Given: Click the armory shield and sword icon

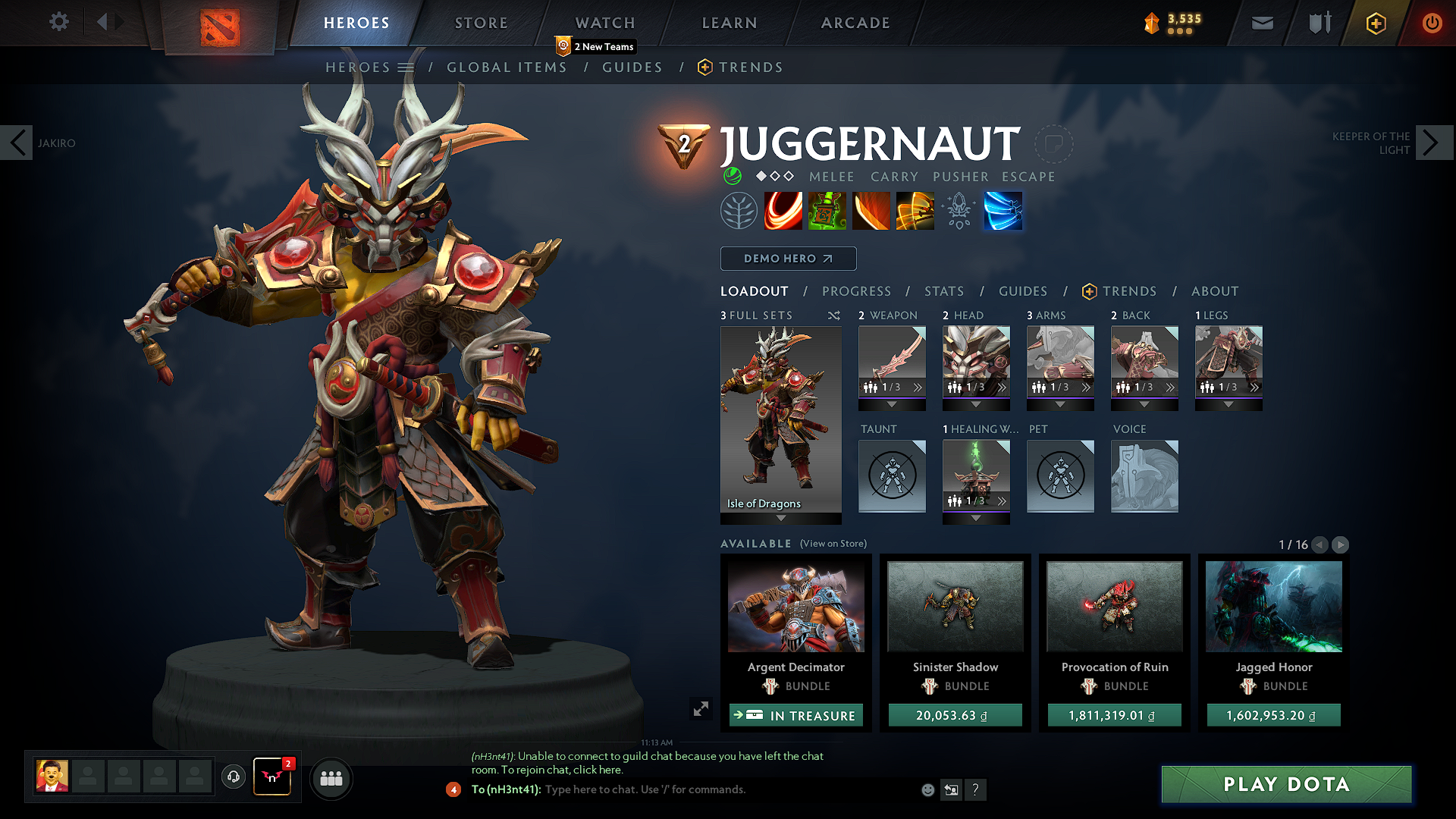Looking at the screenshot, I should (x=1318, y=23).
